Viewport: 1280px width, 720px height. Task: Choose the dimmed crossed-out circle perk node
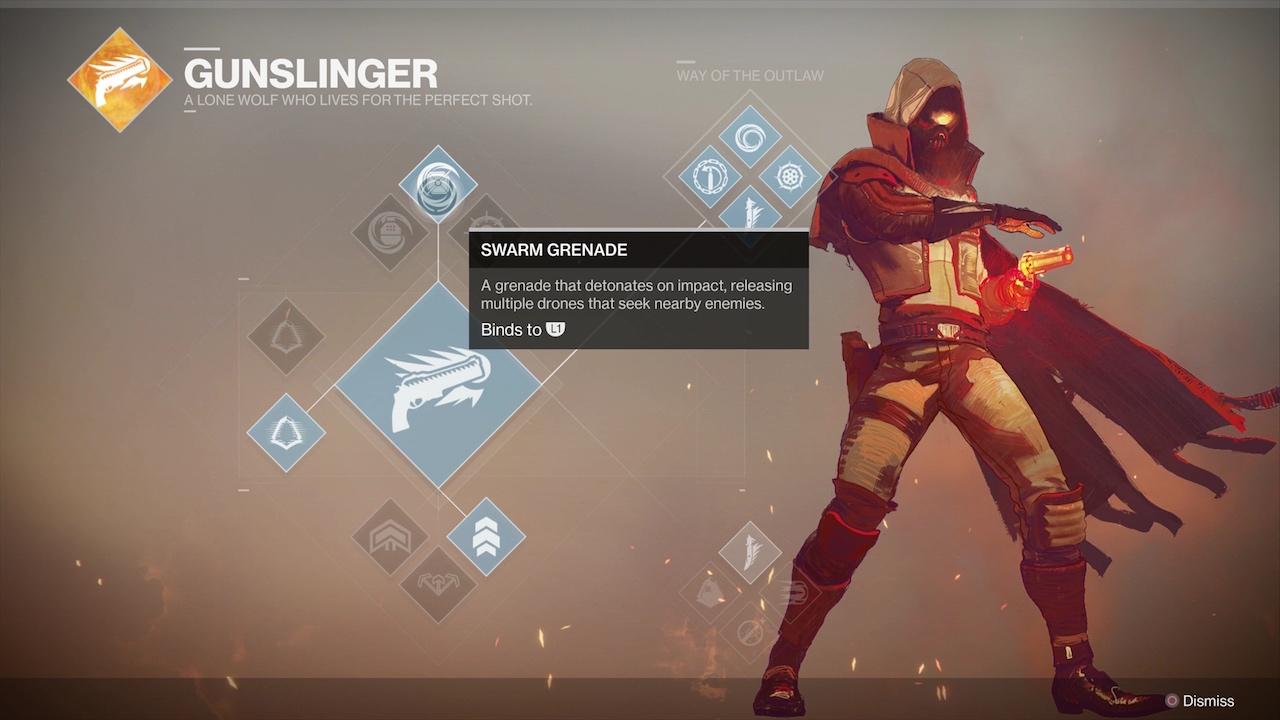pos(750,630)
